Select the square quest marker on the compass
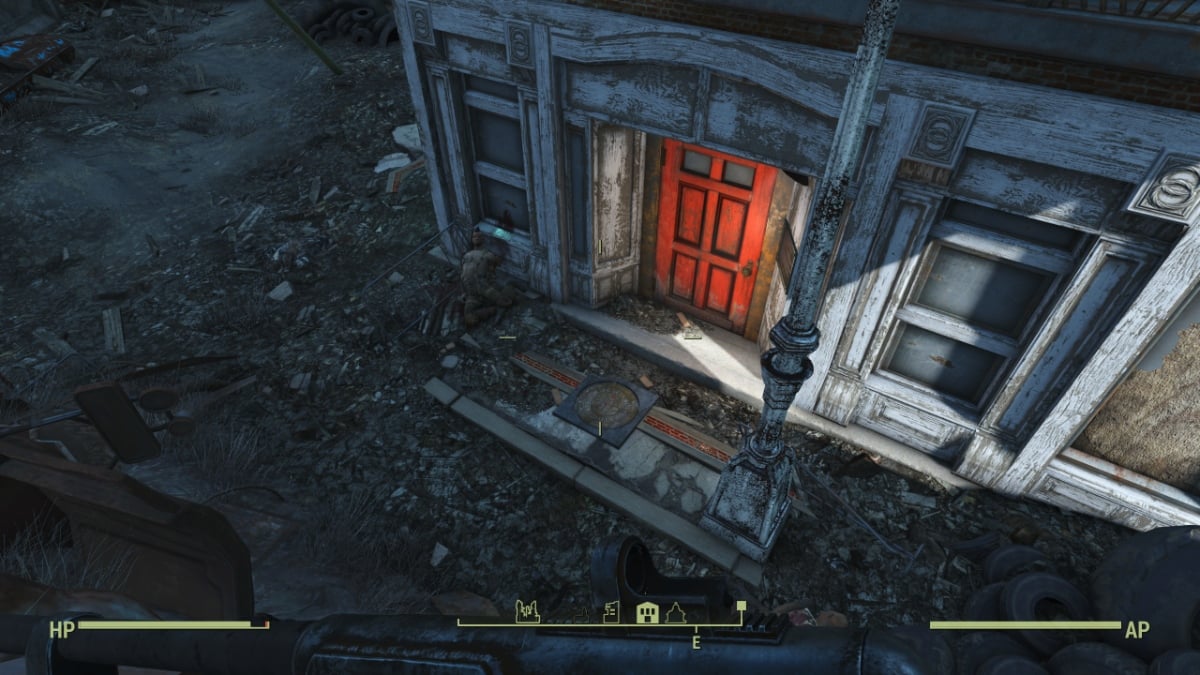The image size is (1200, 675). [741, 605]
